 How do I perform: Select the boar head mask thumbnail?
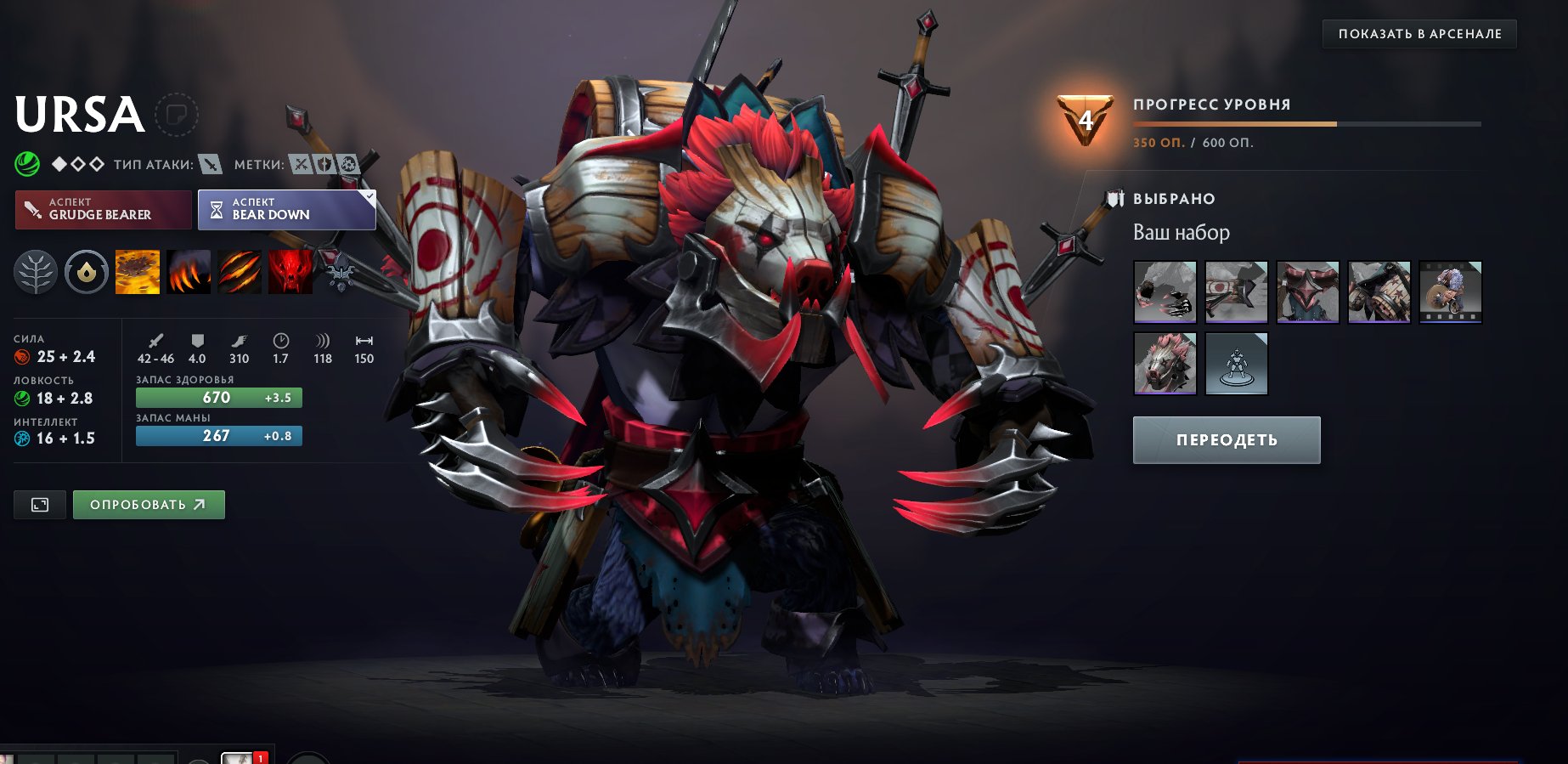1165,364
